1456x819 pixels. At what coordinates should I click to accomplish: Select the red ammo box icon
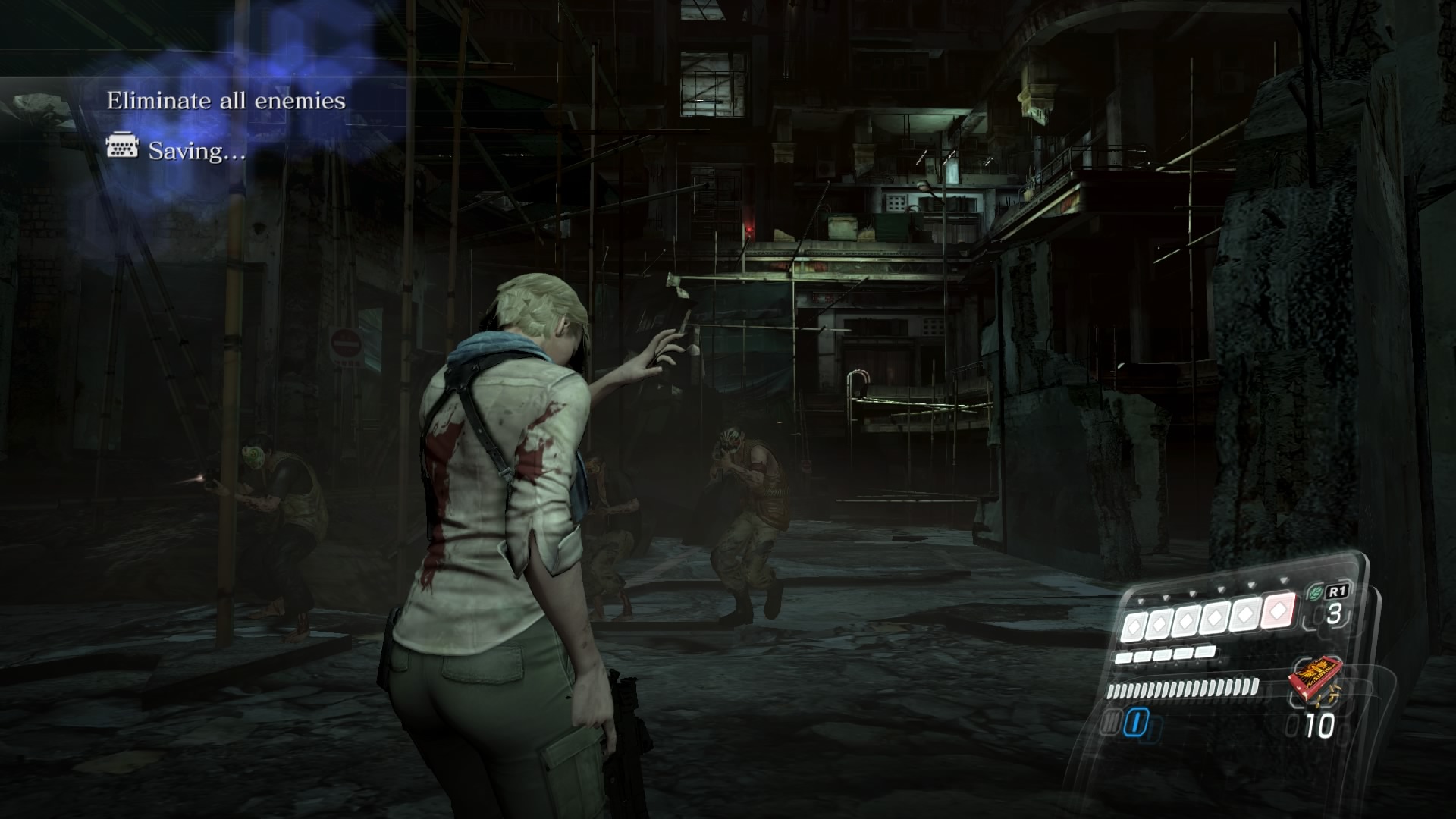1314,680
